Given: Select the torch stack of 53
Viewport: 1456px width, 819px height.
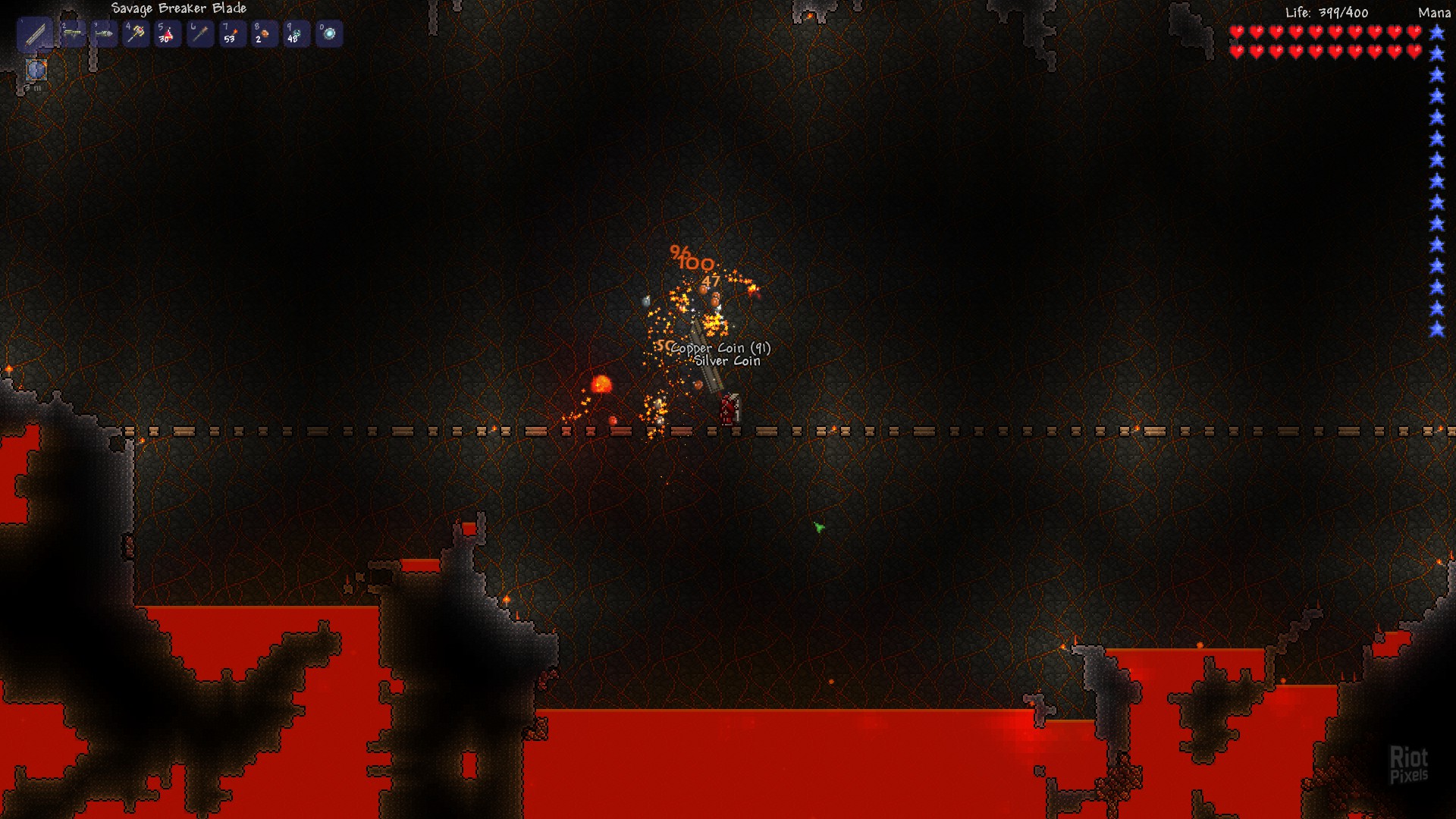Looking at the screenshot, I should 232,34.
